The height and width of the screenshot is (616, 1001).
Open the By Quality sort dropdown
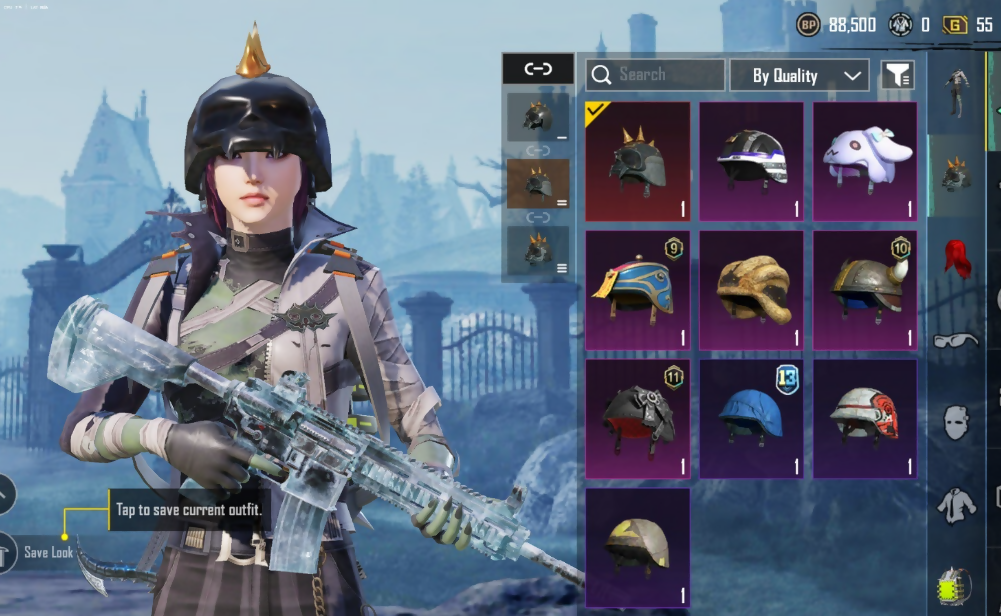coord(798,75)
